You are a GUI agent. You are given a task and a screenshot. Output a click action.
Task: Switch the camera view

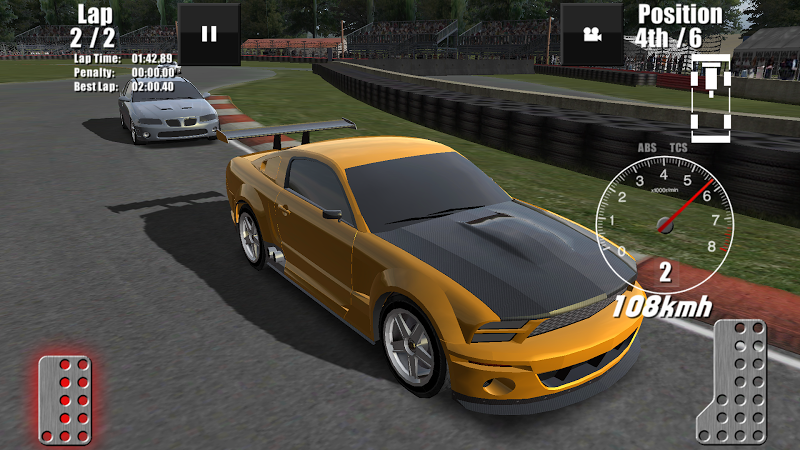click(591, 34)
